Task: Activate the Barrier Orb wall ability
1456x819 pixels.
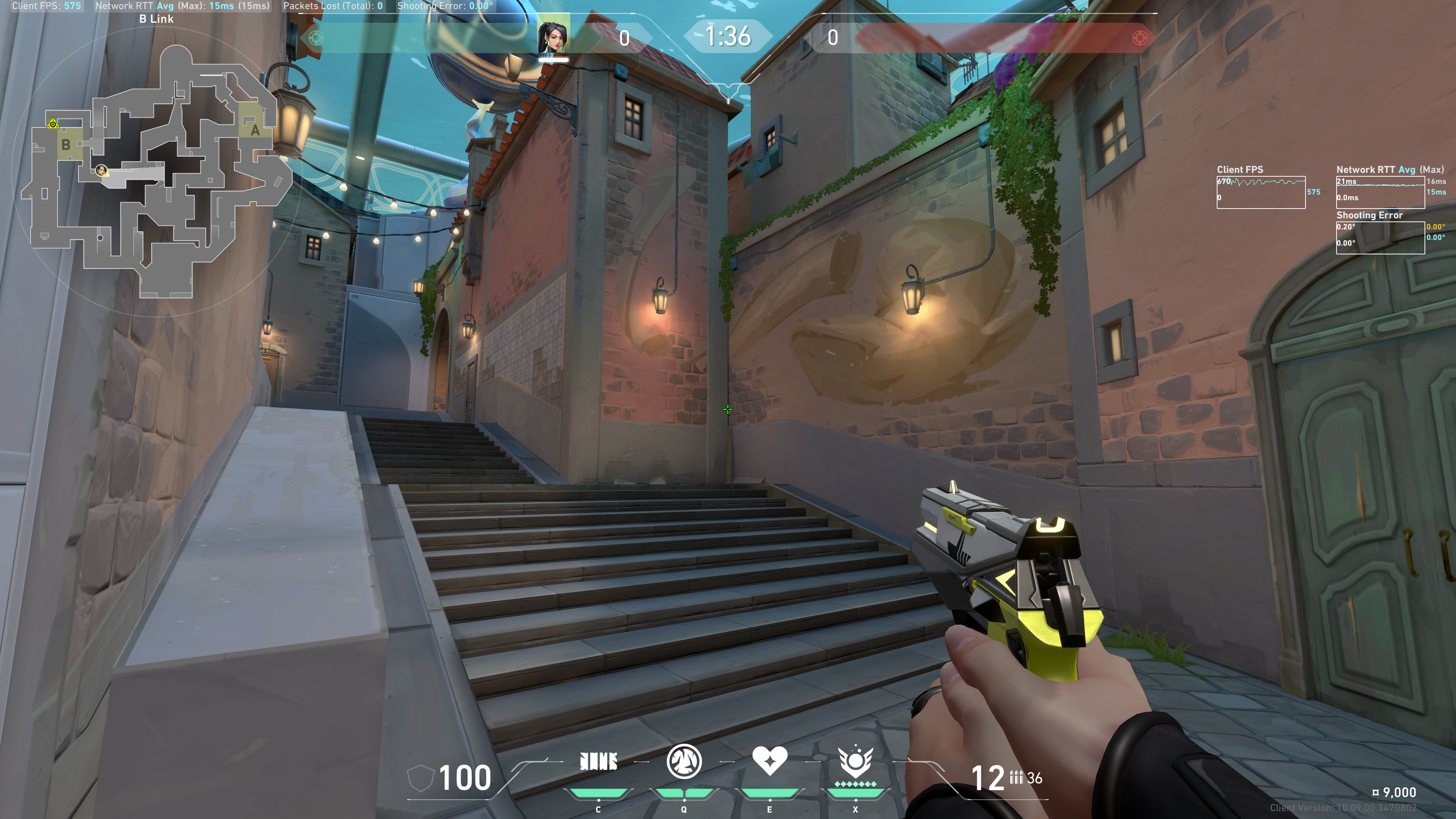Action: 599,762
